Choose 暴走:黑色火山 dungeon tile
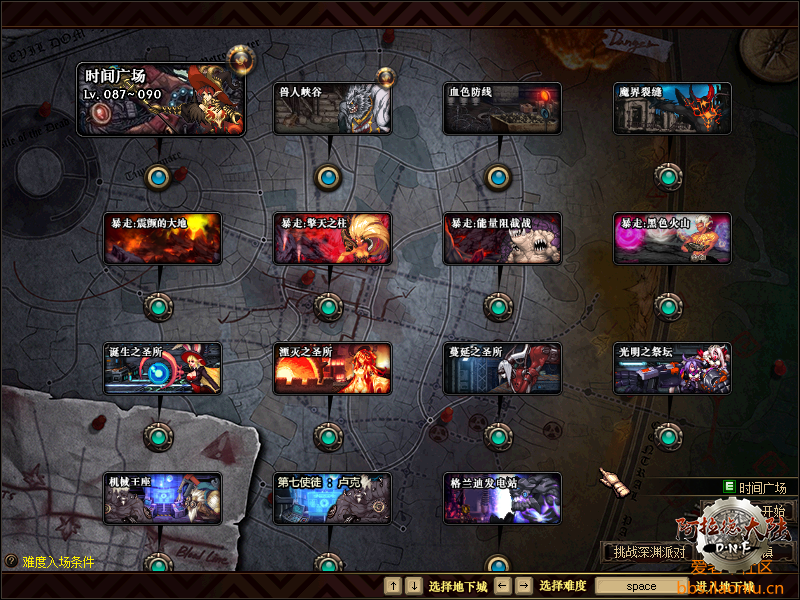Viewport: 800px width, 600px height. (672, 238)
